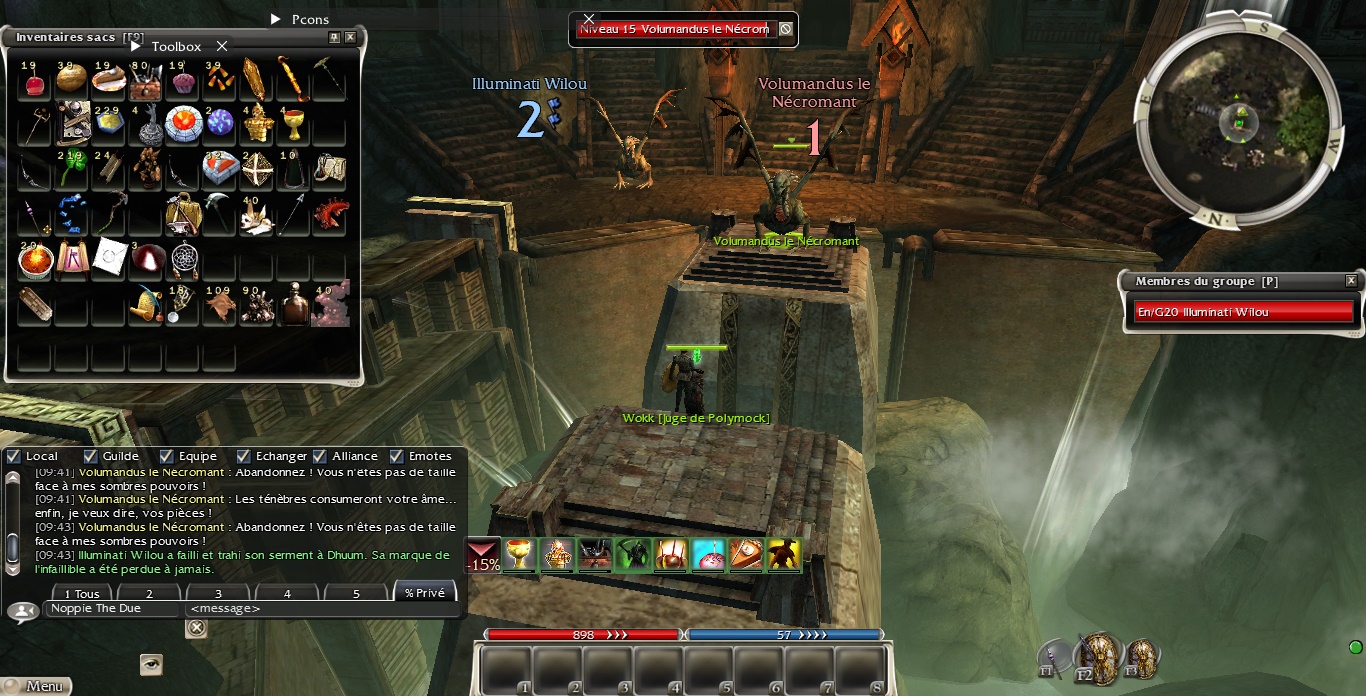Close the Membres du groupe panel
Image resolution: width=1366 pixels, height=696 pixels.
tap(1351, 281)
